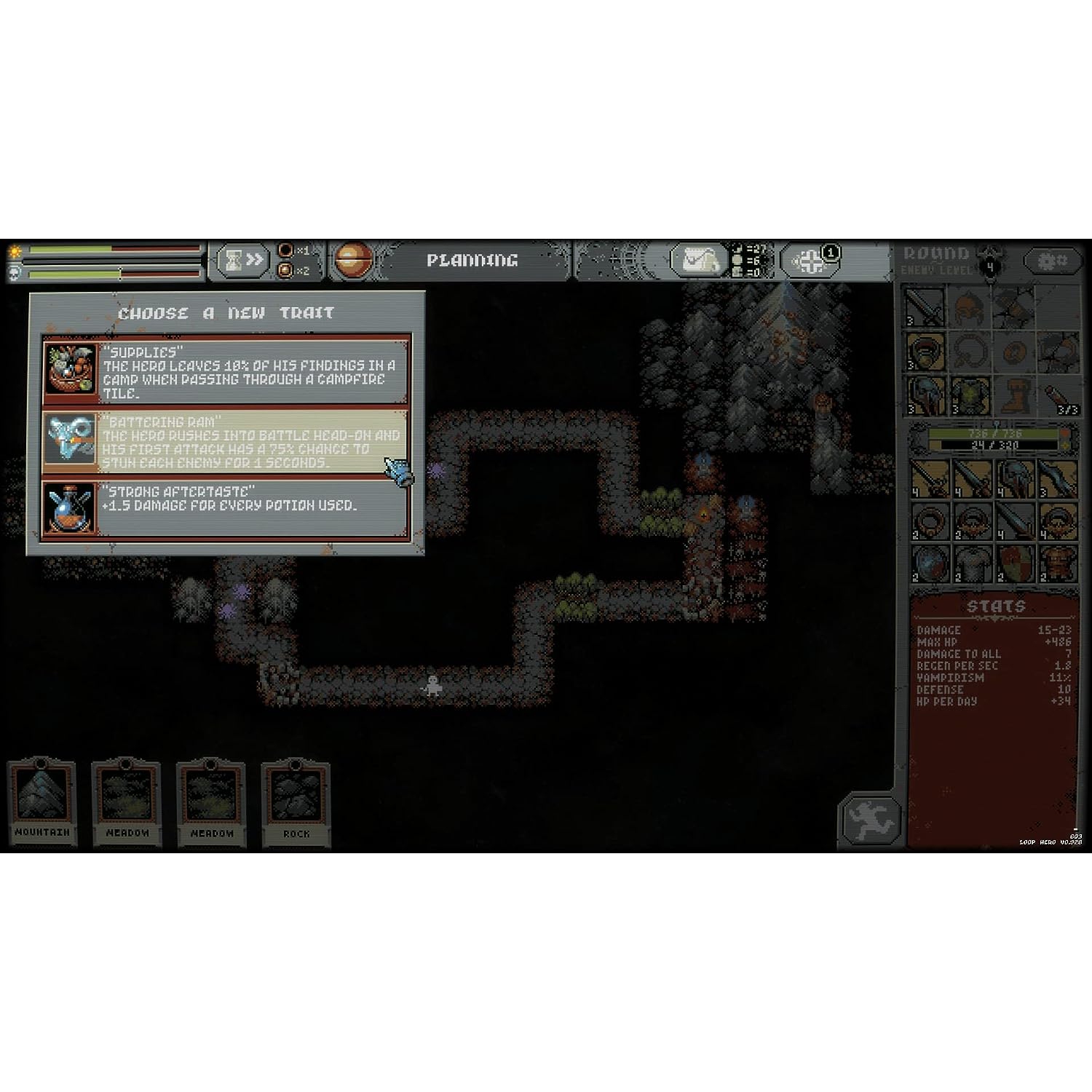This screenshot has height=1092, width=1092.
Task: Select the equipped level 3 amulet slot
Action: 926,352
